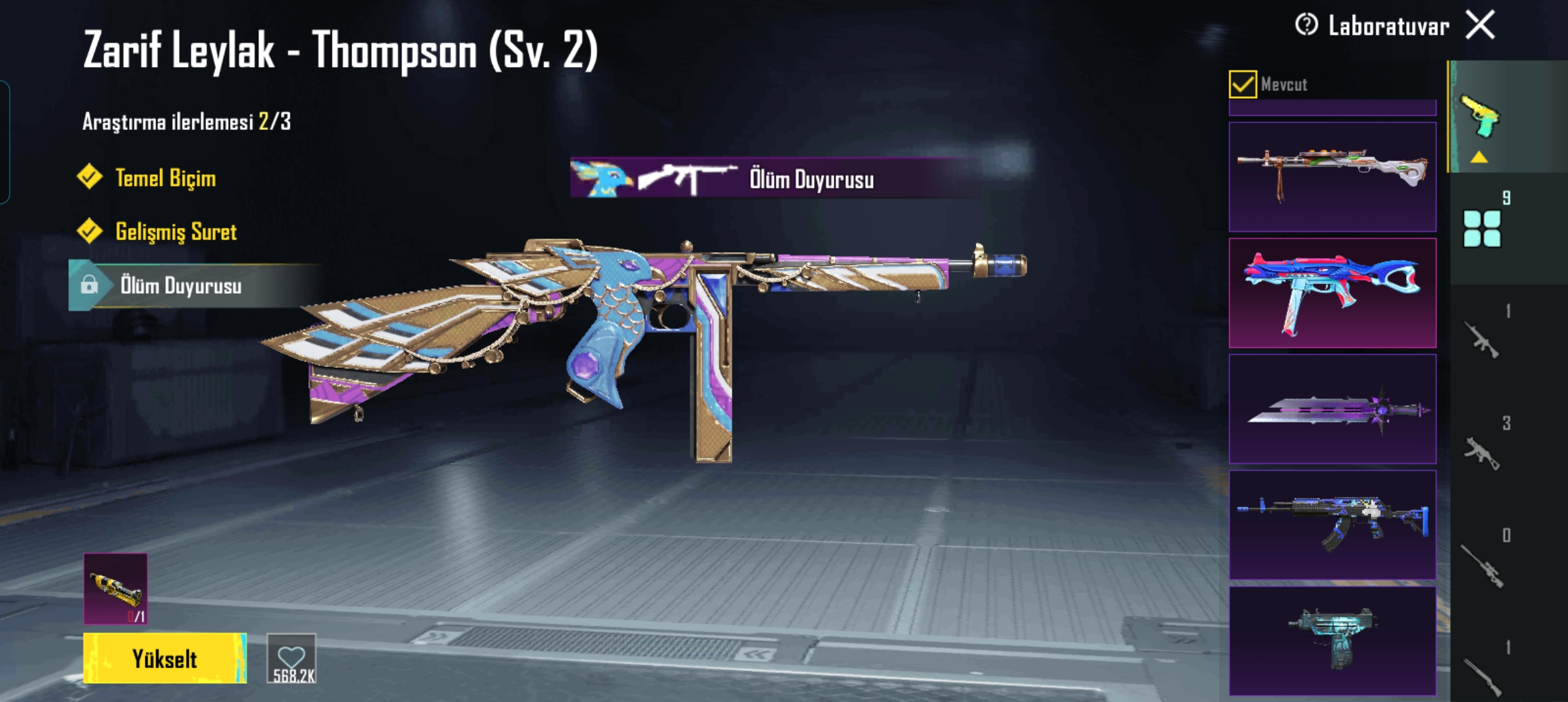The height and width of the screenshot is (702, 1568).
Task: Open the Laboratuvar help question mark
Action: [x=1306, y=25]
